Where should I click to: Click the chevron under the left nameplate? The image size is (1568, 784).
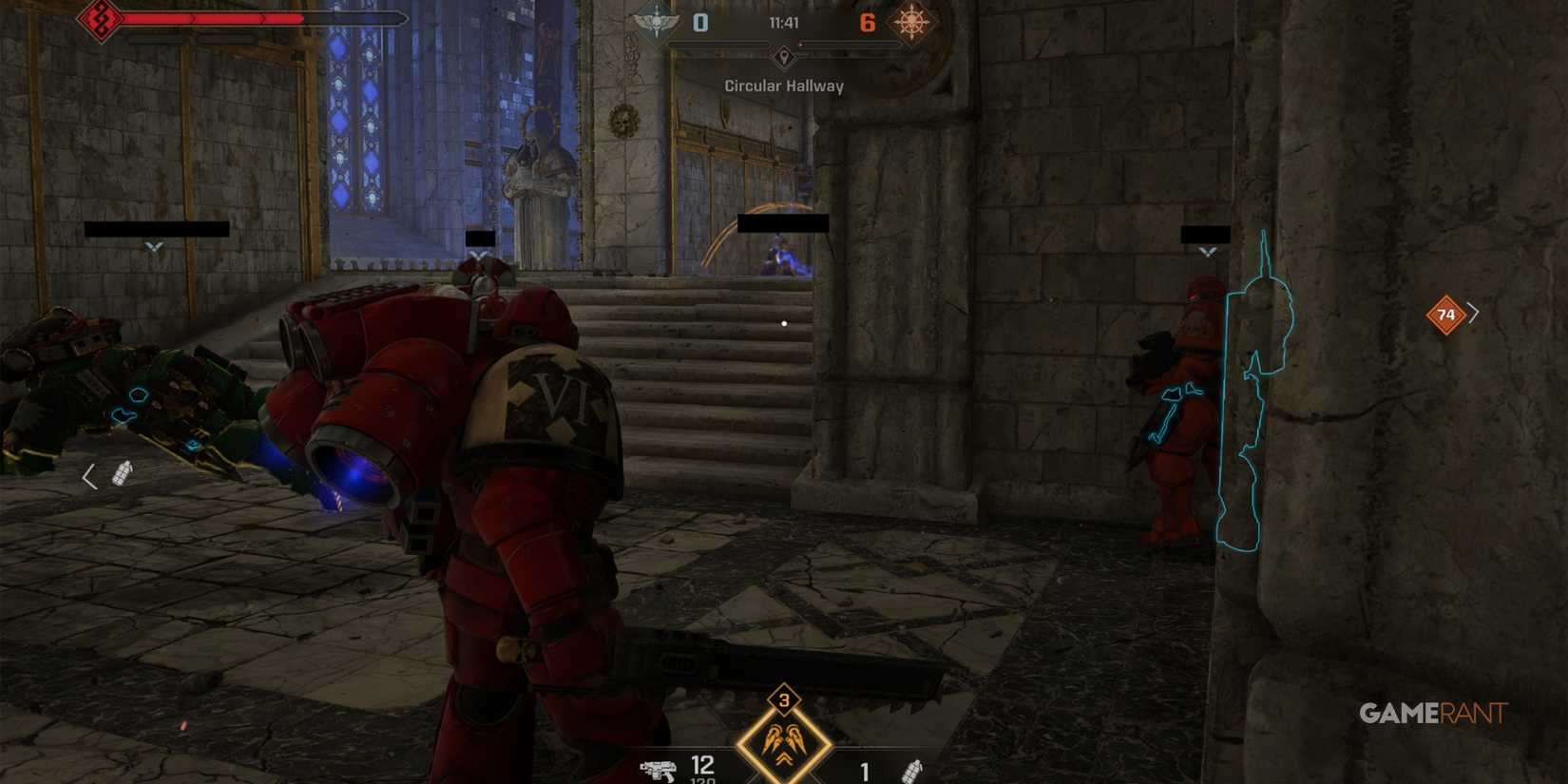tap(152, 246)
